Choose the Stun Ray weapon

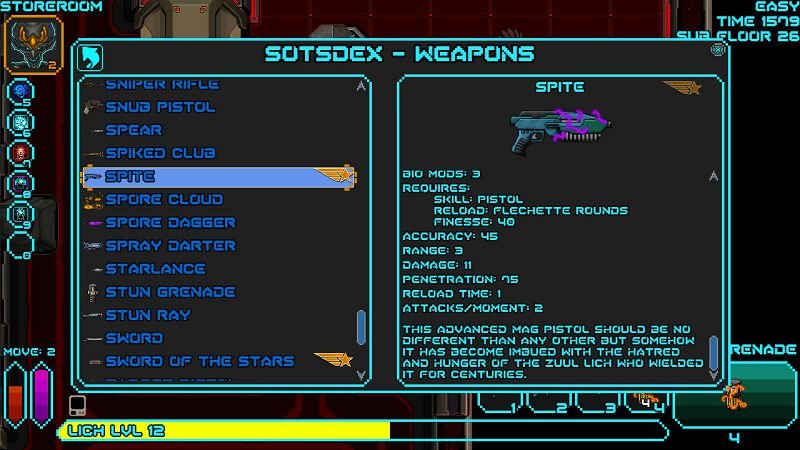click(x=148, y=315)
